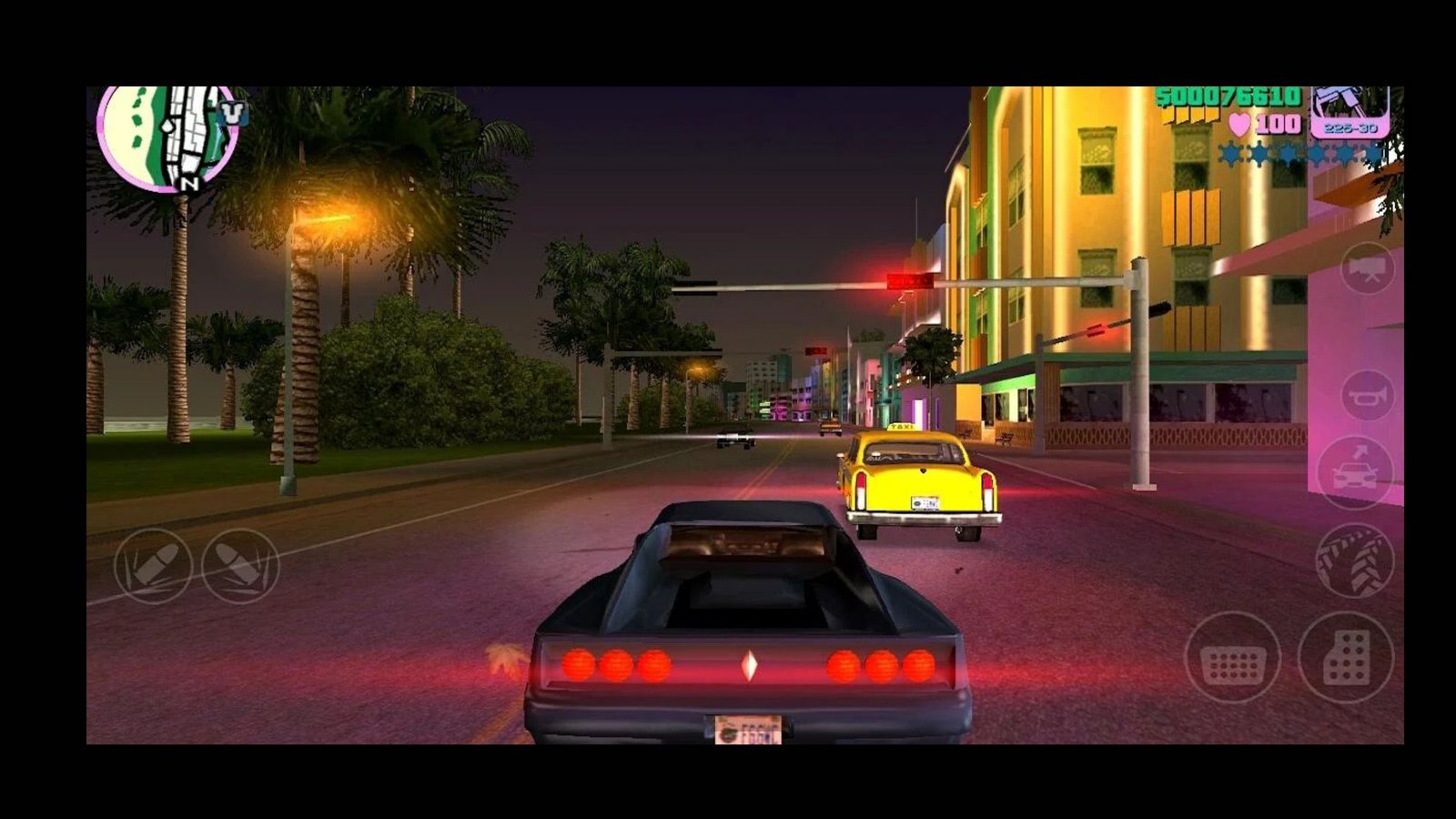The height and width of the screenshot is (819, 1456).
Task: Tap the N compass marker on the radar
Action: point(190,183)
